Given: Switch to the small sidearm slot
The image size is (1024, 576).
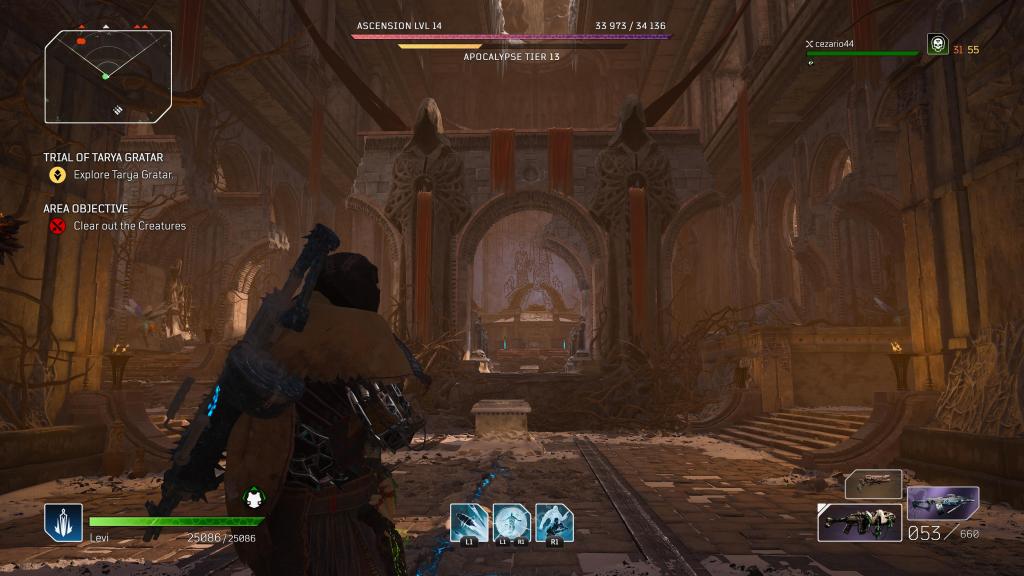Looking at the screenshot, I should [873, 484].
